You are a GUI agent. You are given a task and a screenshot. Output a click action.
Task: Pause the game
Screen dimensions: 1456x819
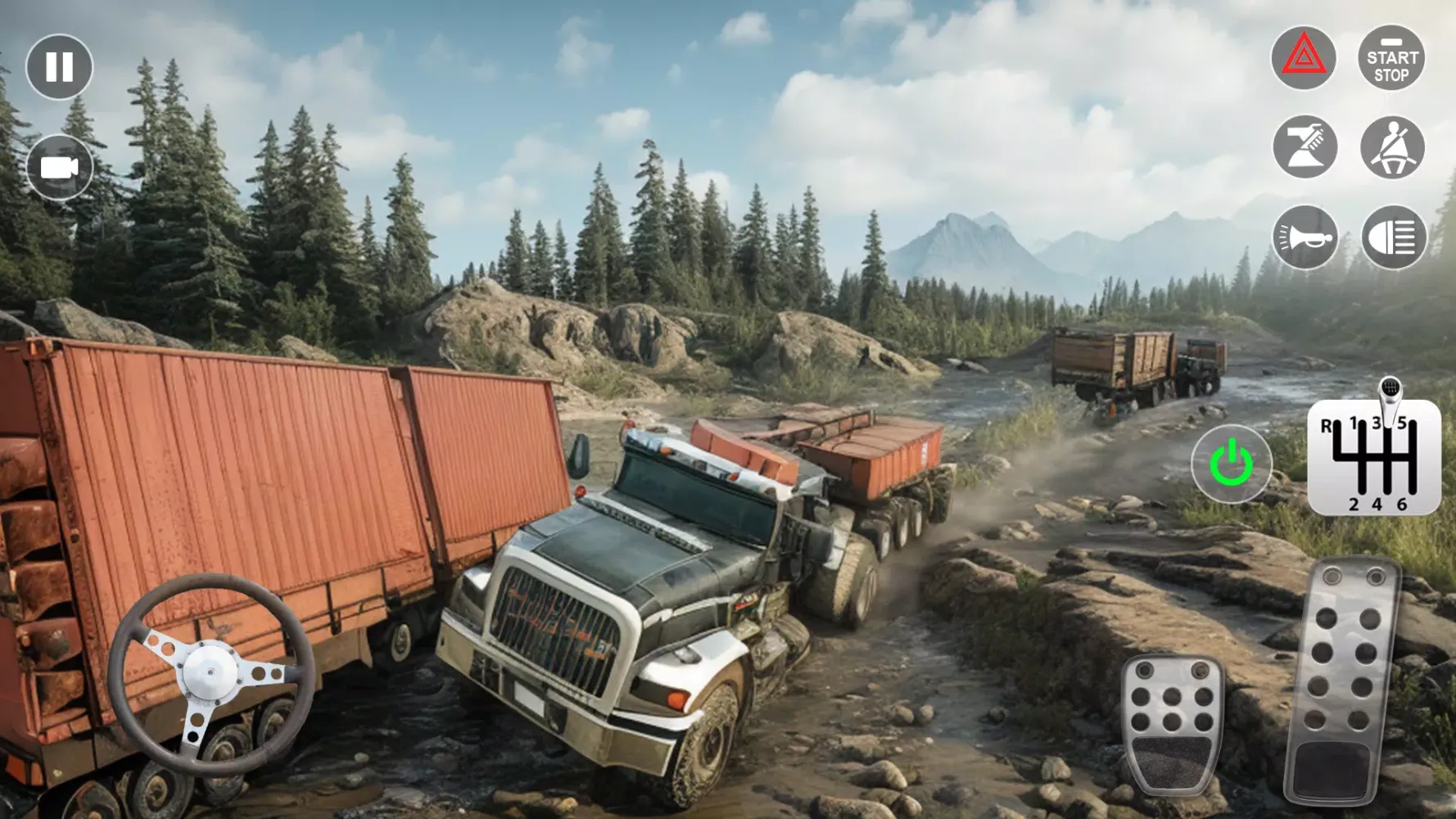tap(59, 66)
